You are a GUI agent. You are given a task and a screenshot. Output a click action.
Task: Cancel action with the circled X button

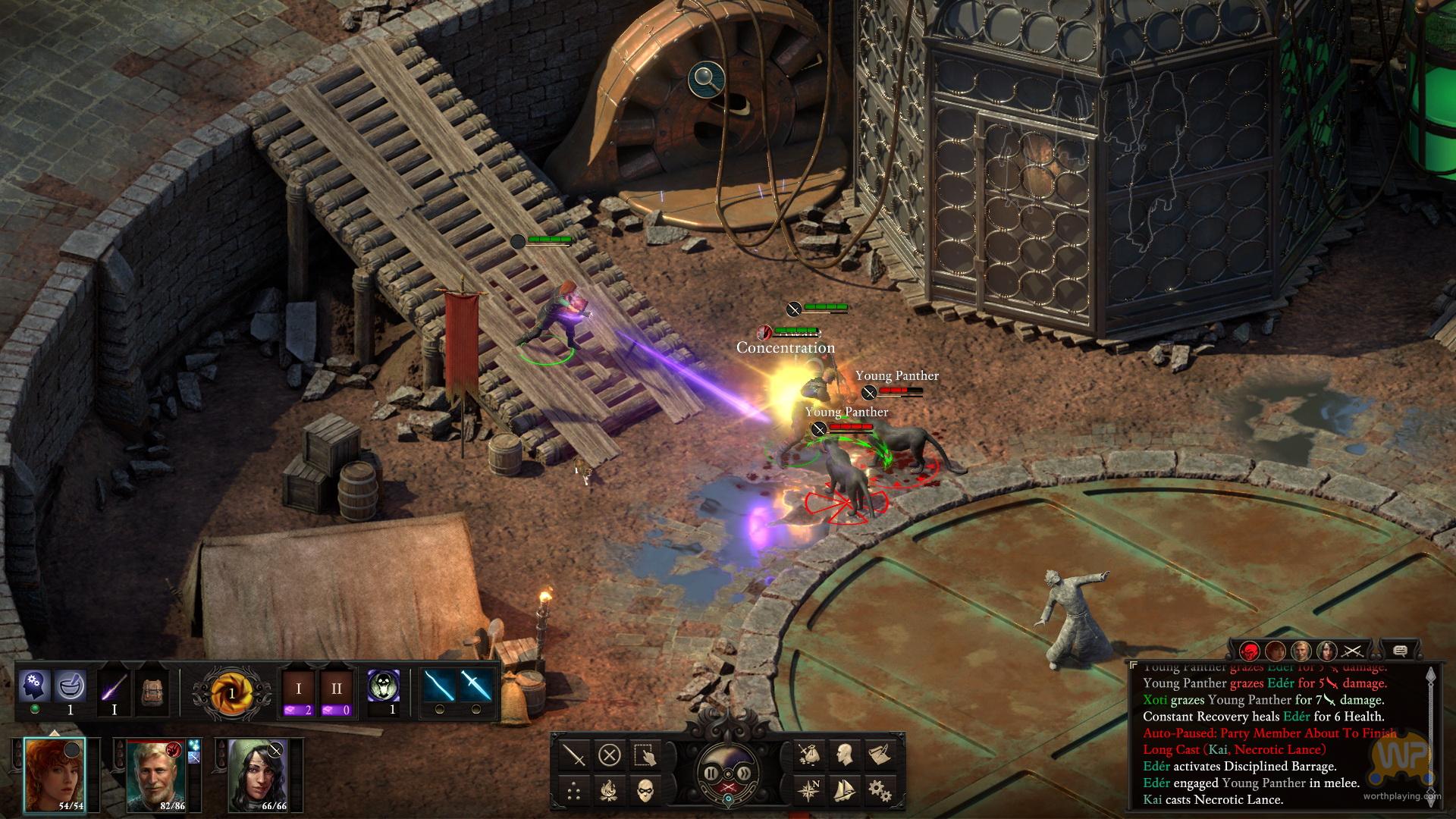pos(610,755)
